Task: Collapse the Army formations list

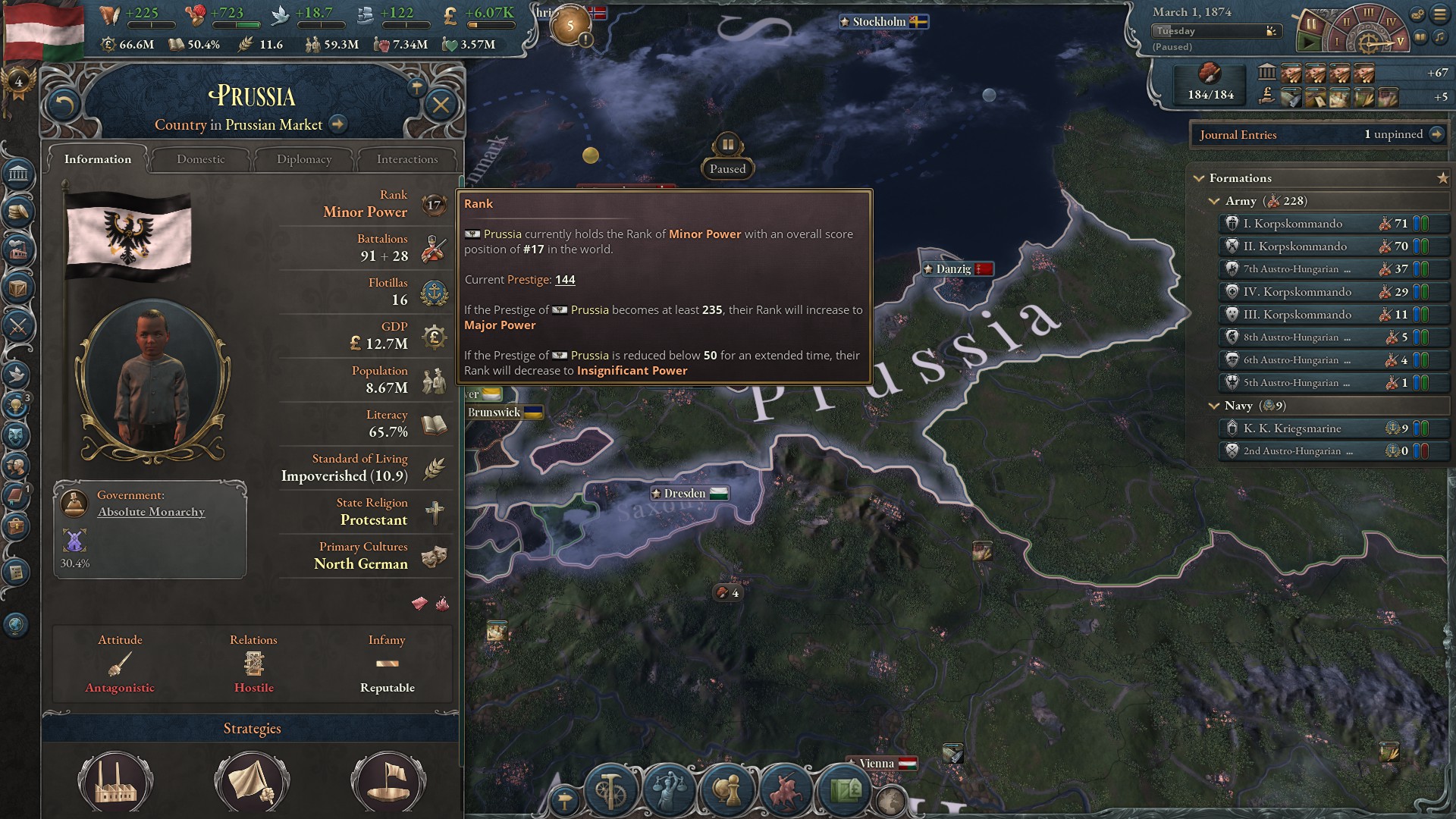Action: (1214, 201)
